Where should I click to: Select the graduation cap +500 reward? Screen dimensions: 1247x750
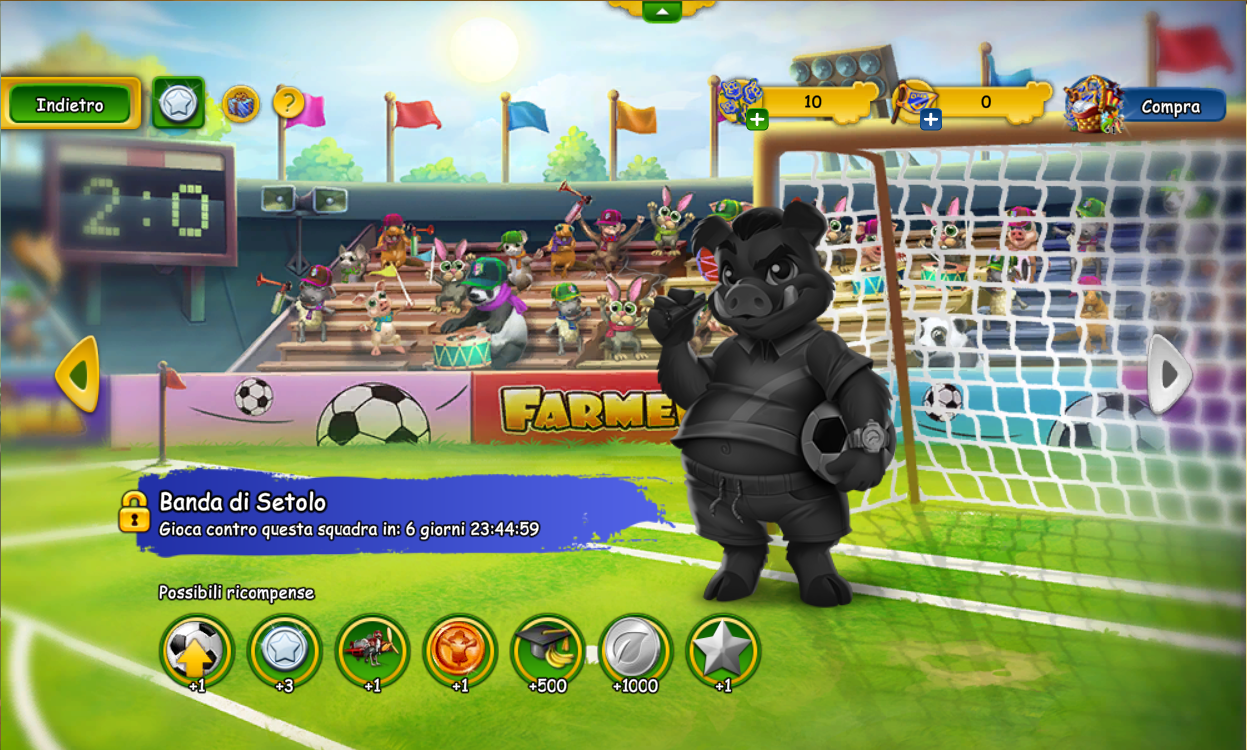(547, 650)
